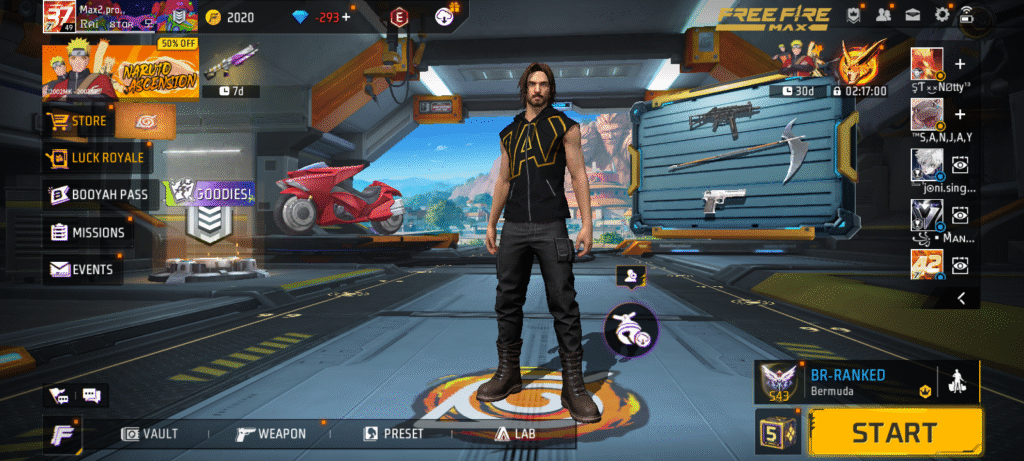Screen dimensions: 1024x461
Task: Invite ST××N0tty with the plus button
Action: point(960,62)
